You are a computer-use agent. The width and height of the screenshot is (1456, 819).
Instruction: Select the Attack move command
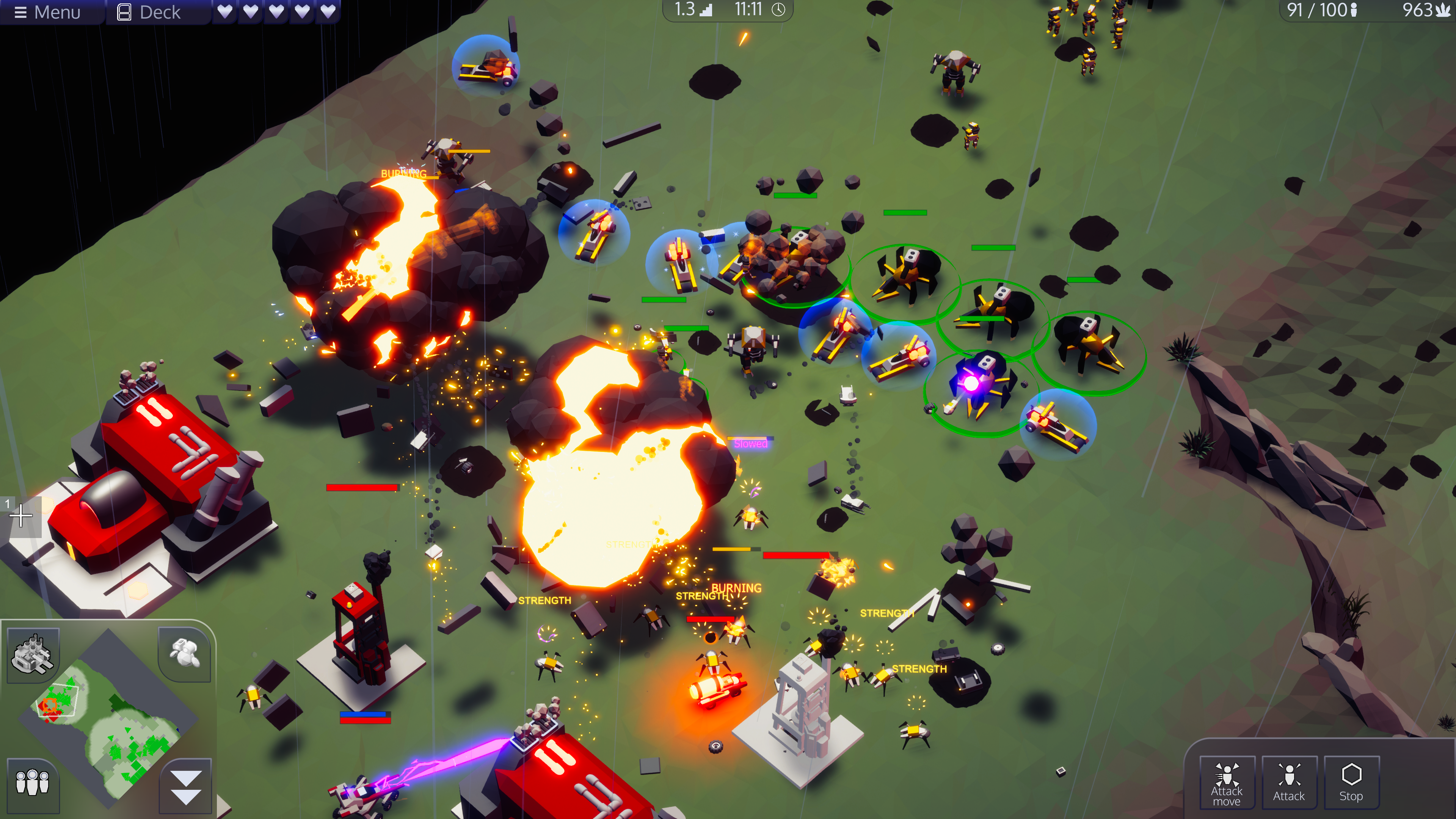pos(1226,783)
